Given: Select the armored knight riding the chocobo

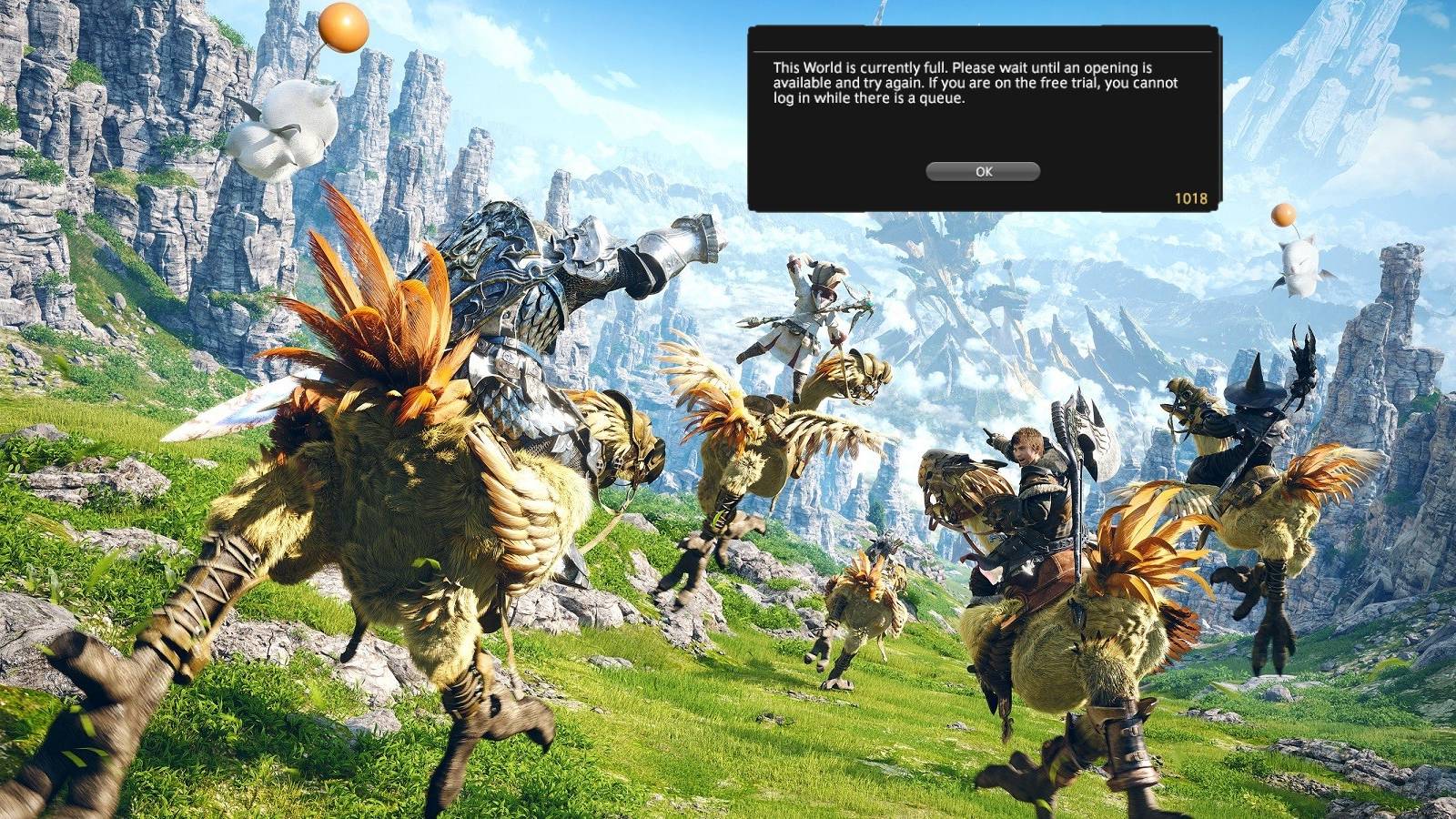Looking at the screenshot, I should [x=519, y=300].
